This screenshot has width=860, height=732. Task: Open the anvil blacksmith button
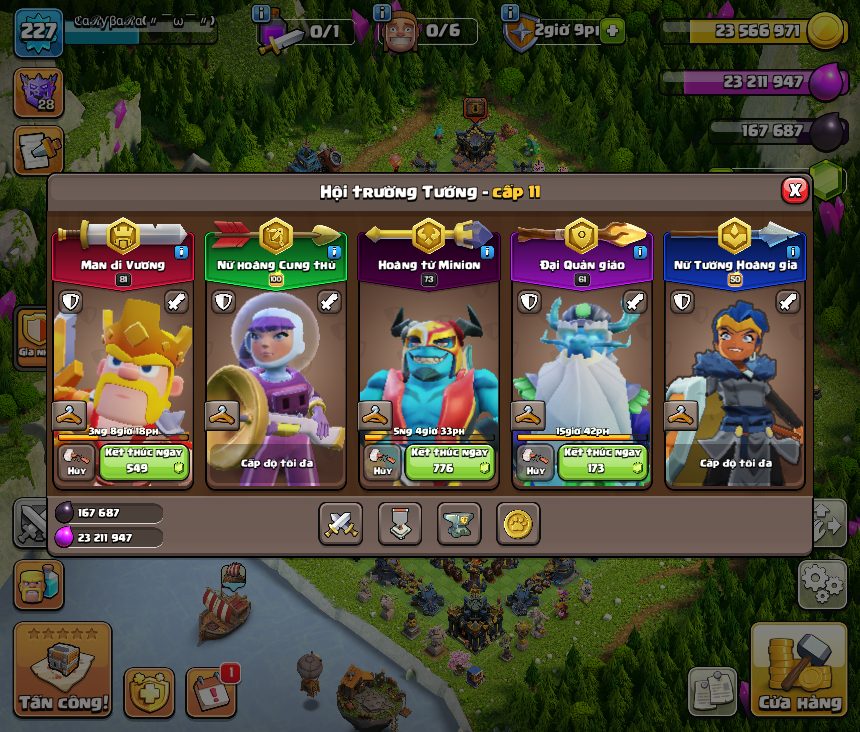pyautogui.click(x=459, y=523)
